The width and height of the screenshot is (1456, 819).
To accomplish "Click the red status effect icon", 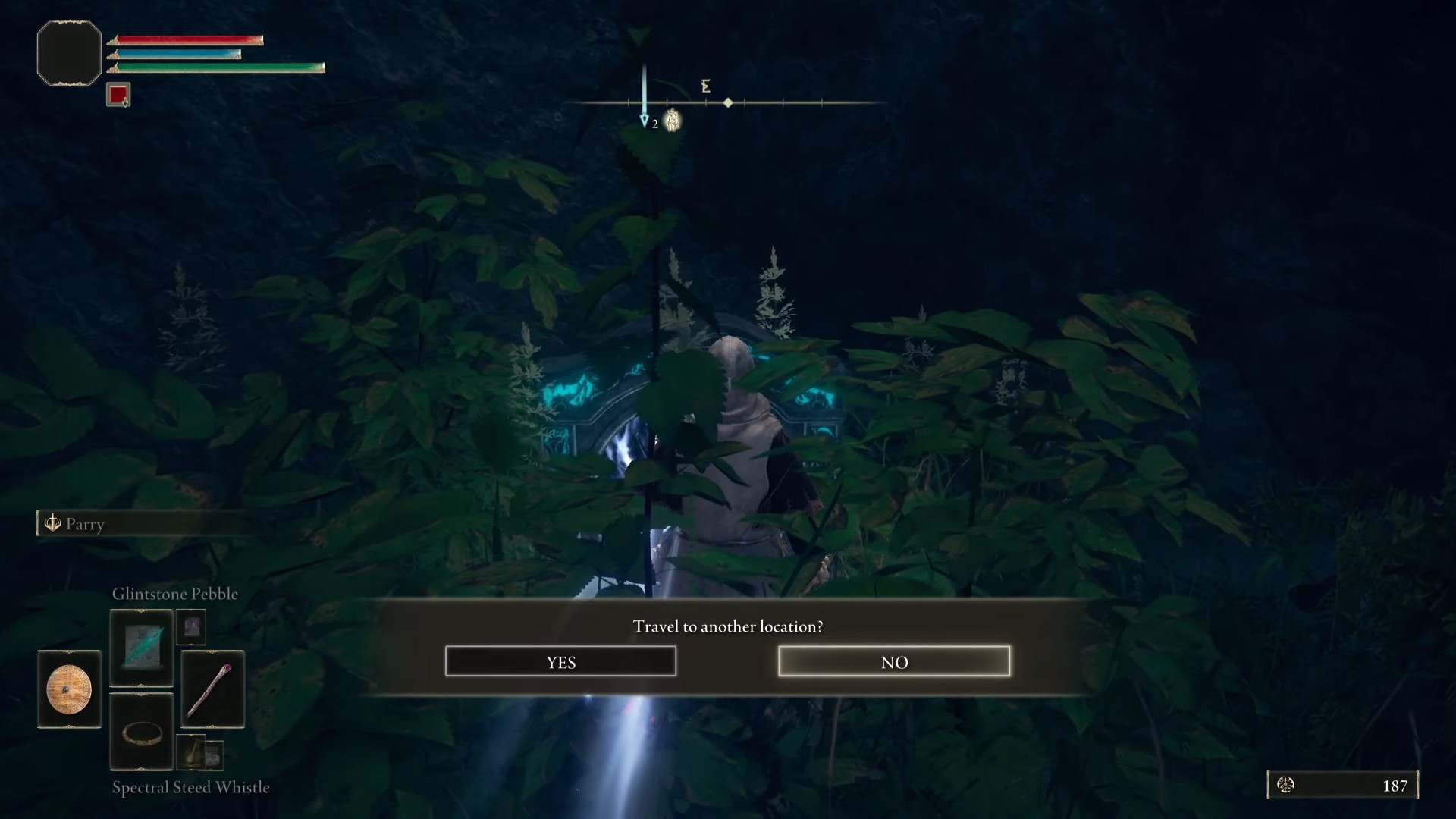I will click(x=118, y=95).
